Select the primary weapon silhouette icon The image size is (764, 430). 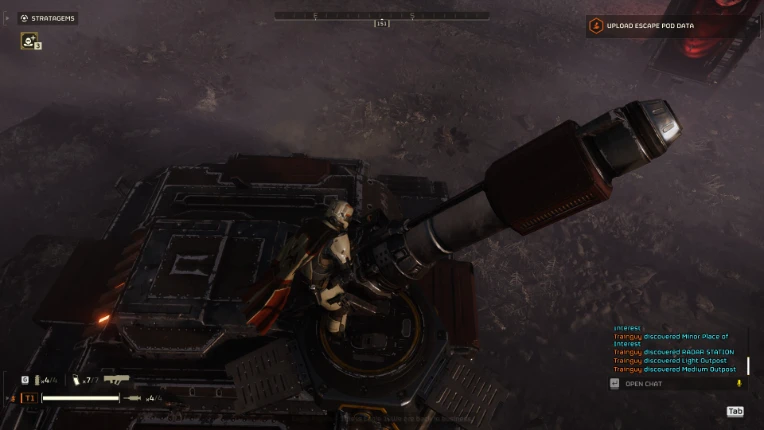point(116,380)
